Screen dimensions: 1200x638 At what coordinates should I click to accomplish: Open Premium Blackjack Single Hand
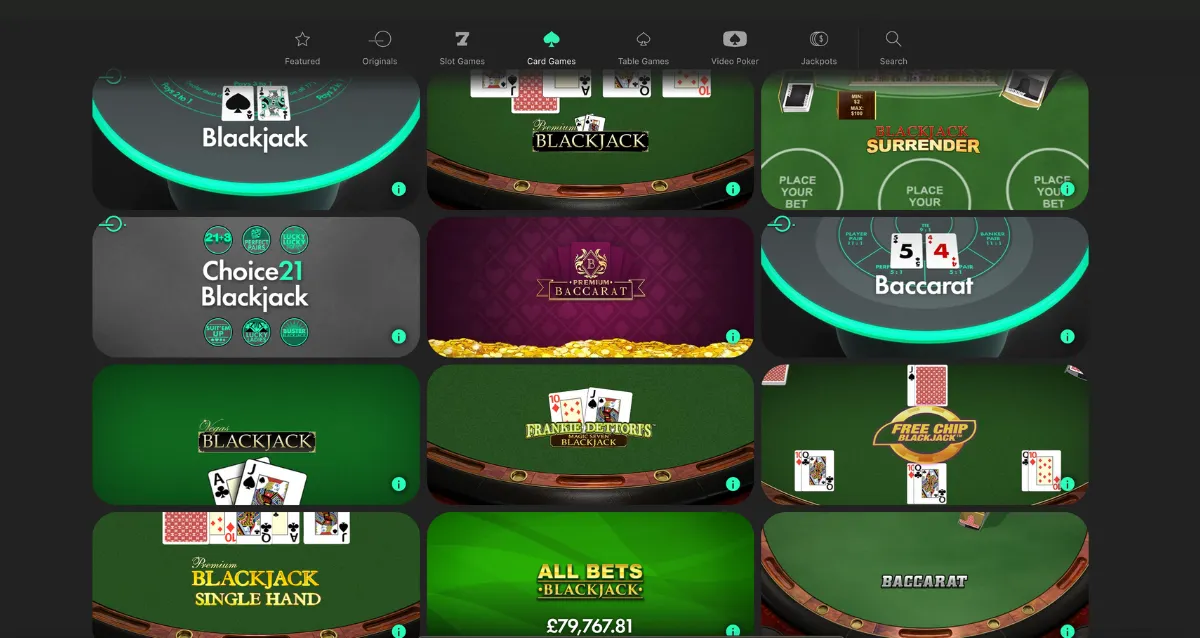tap(256, 580)
